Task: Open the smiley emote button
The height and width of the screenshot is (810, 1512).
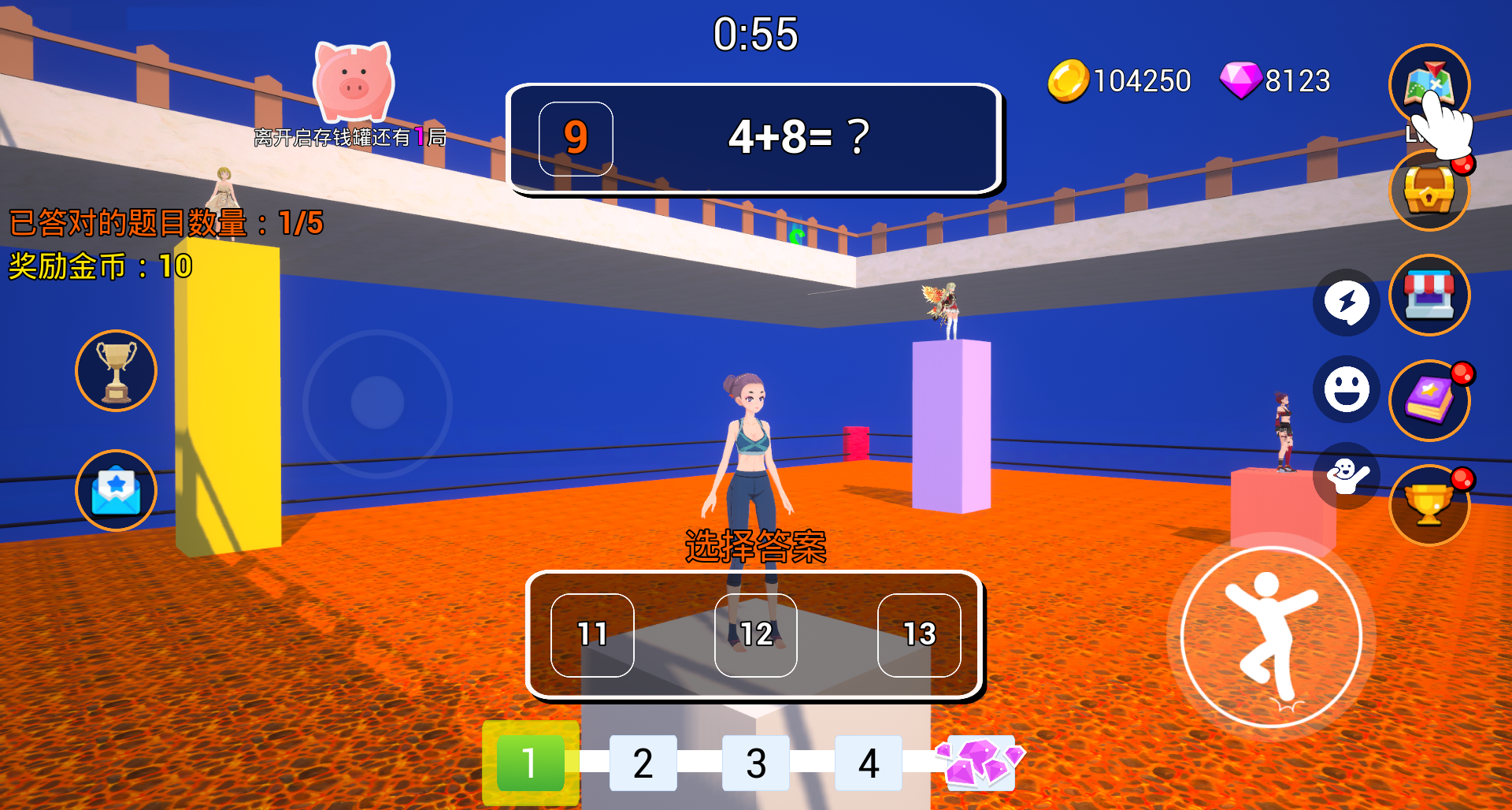Action: [1346, 389]
